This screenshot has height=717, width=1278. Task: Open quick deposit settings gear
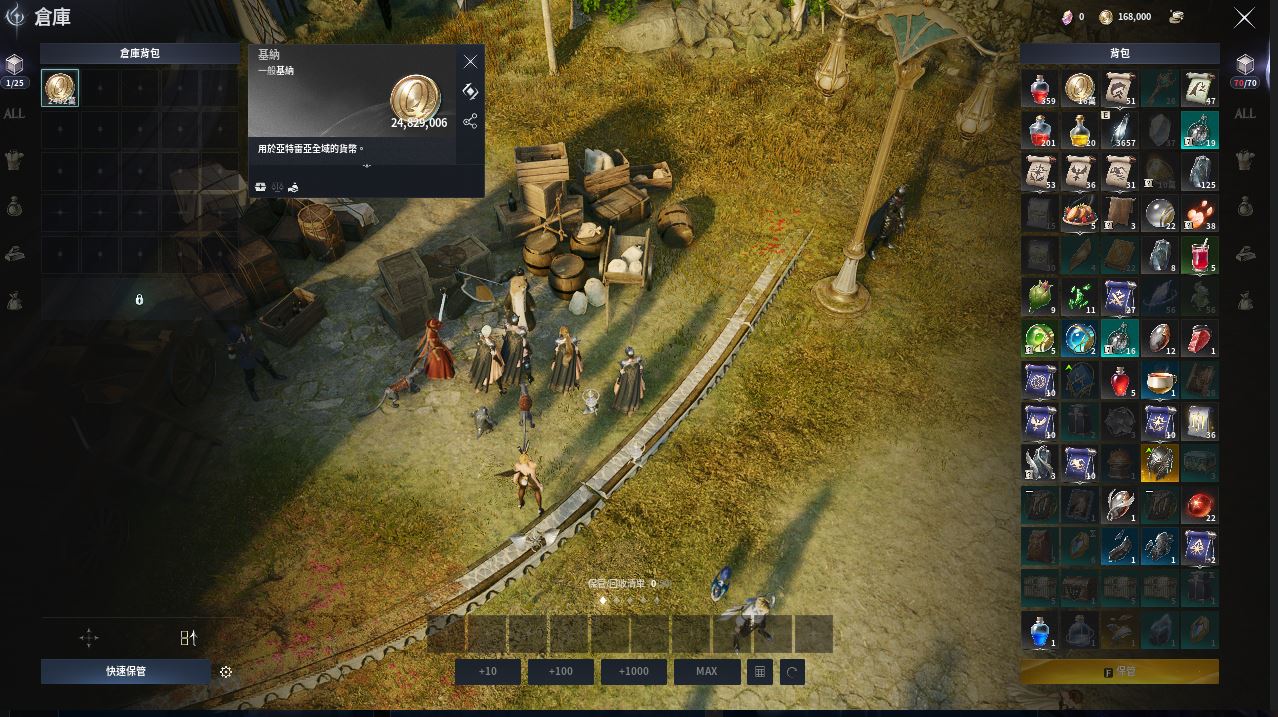tap(226, 672)
